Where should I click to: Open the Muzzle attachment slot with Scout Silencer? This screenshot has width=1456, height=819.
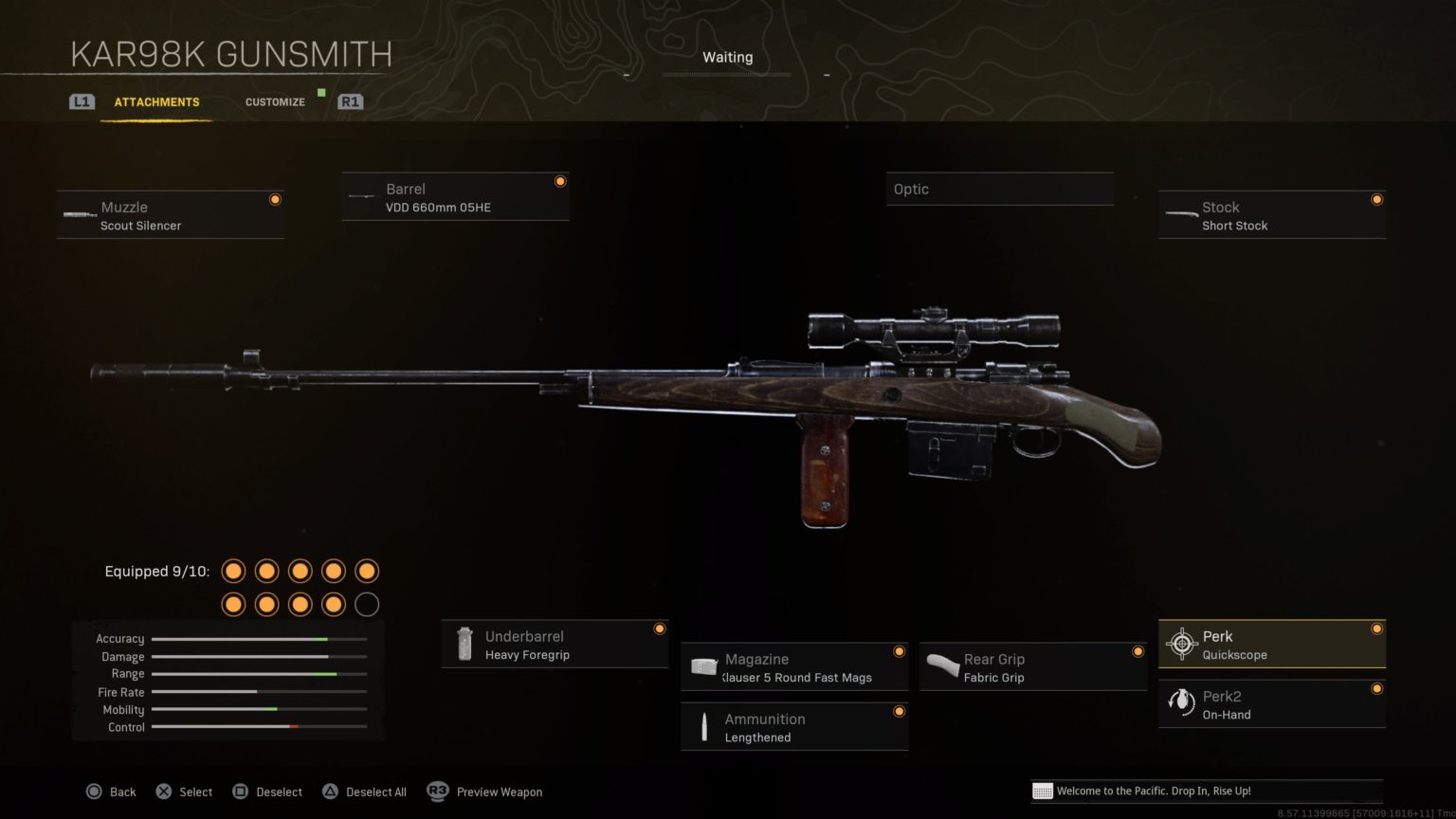171,214
